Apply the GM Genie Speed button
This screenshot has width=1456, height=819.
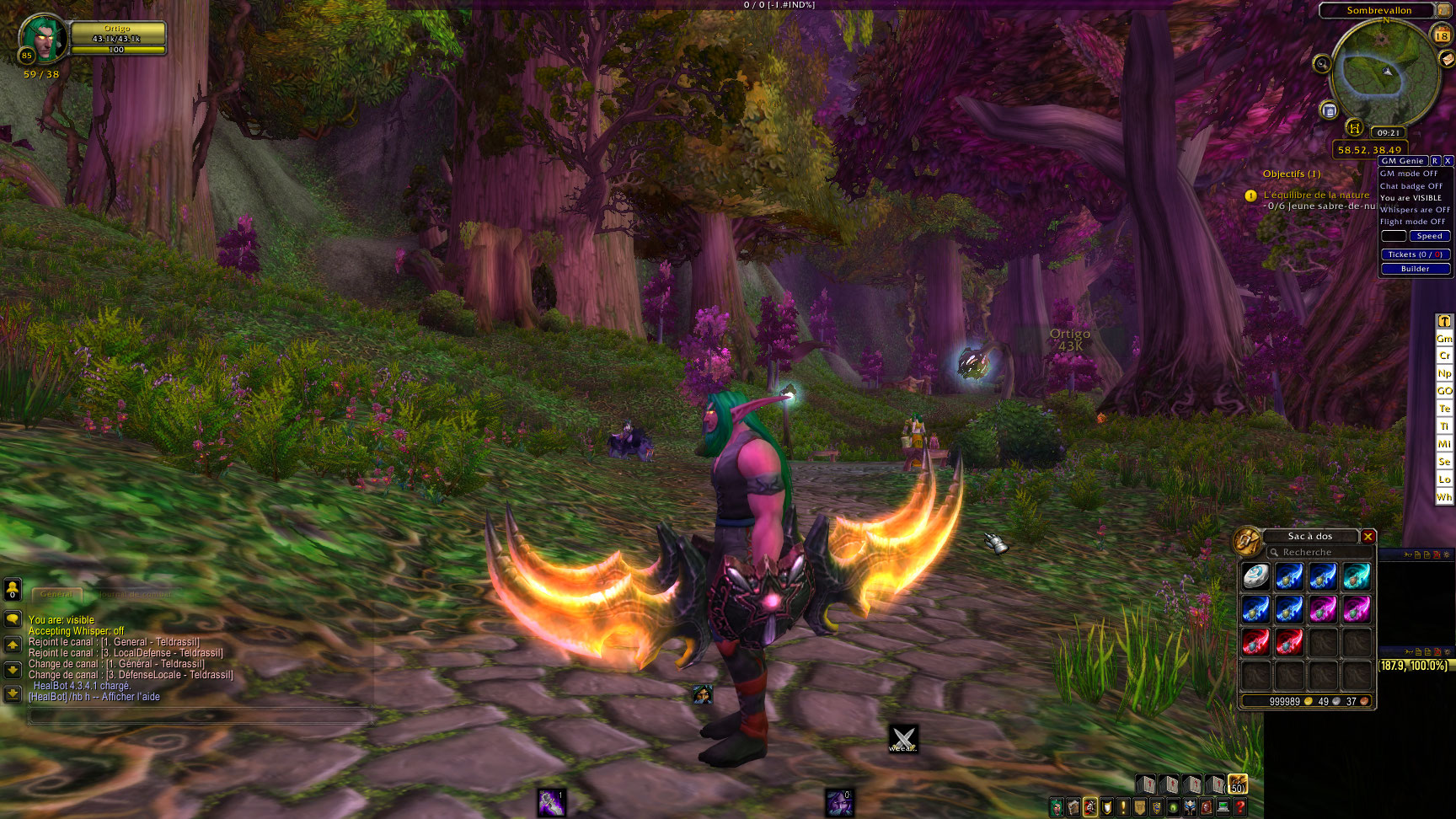(x=1429, y=237)
